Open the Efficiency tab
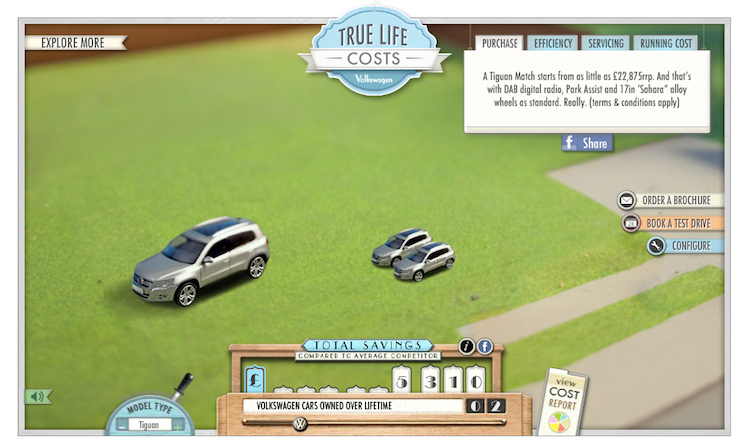750x440 pixels. click(x=553, y=43)
